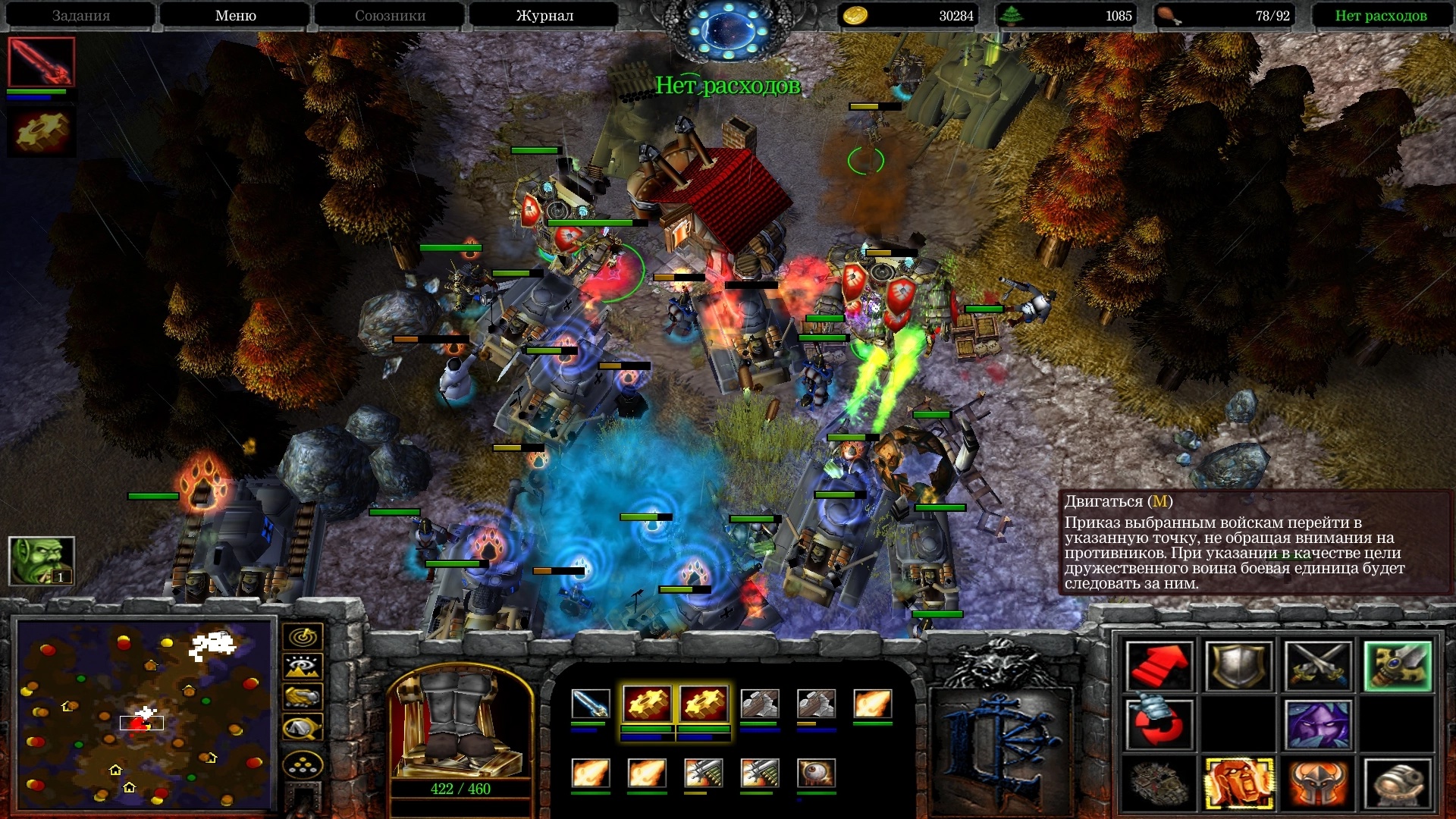Open the Журнал log
Screen dimensions: 1456x819
(x=544, y=15)
